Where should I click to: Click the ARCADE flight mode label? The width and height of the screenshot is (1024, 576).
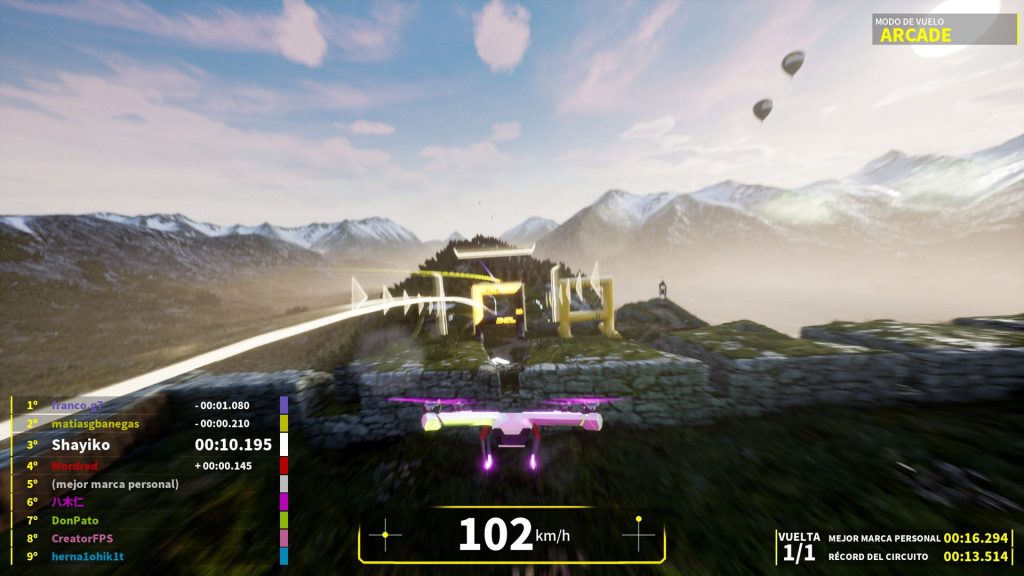(x=915, y=35)
